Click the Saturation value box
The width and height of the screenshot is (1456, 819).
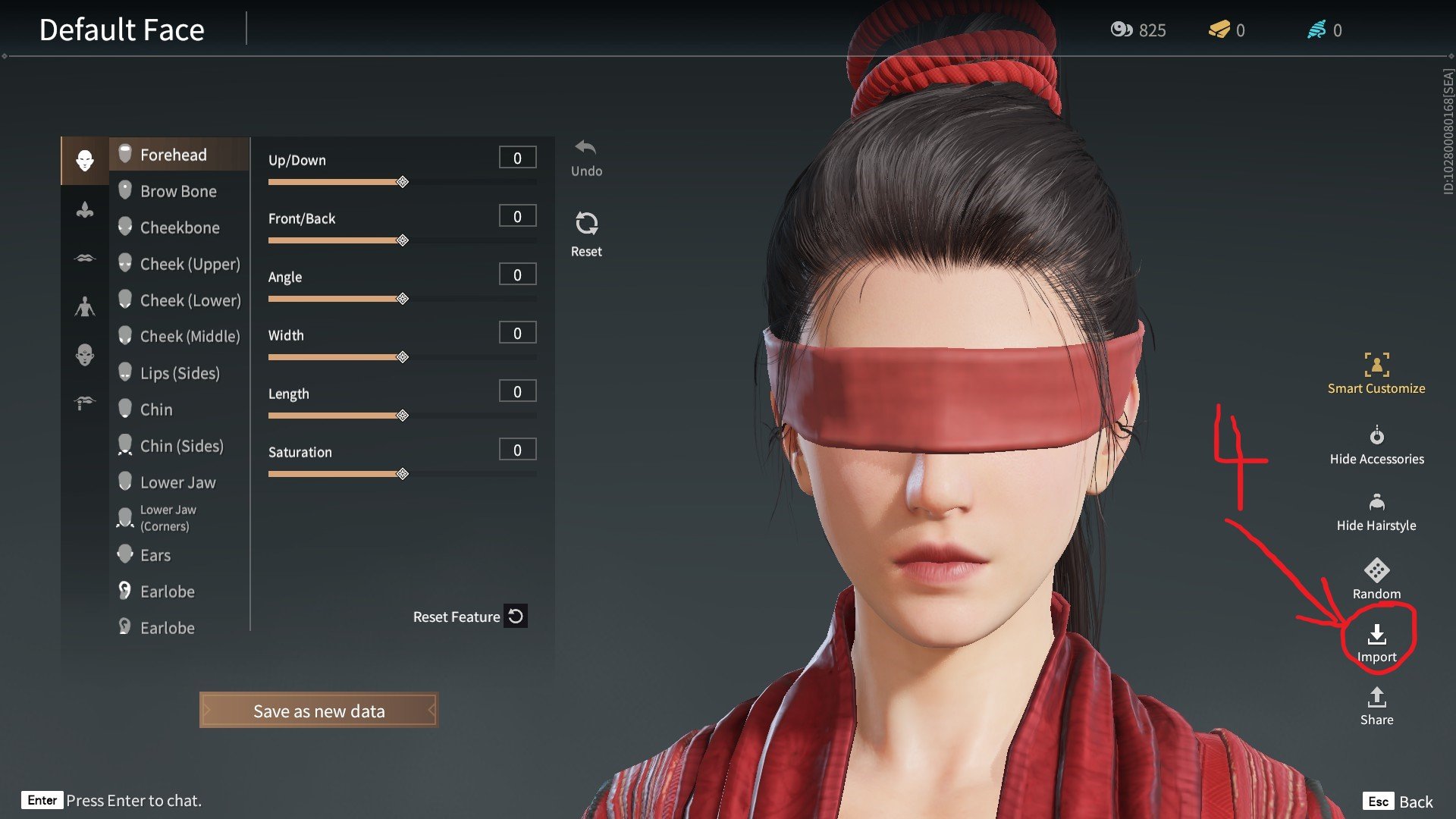coord(517,450)
